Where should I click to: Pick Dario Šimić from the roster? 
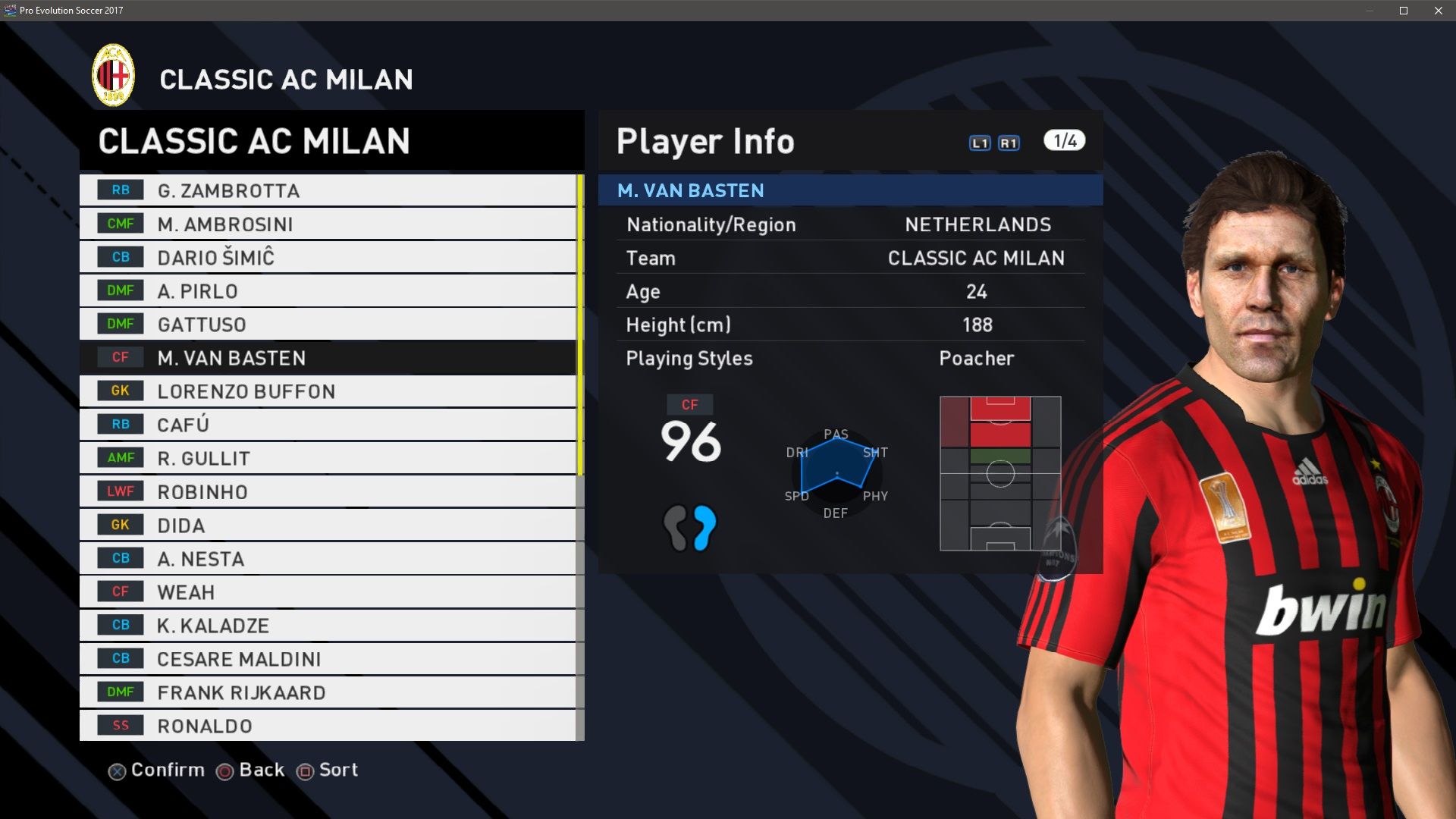click(x=328, y=257)
